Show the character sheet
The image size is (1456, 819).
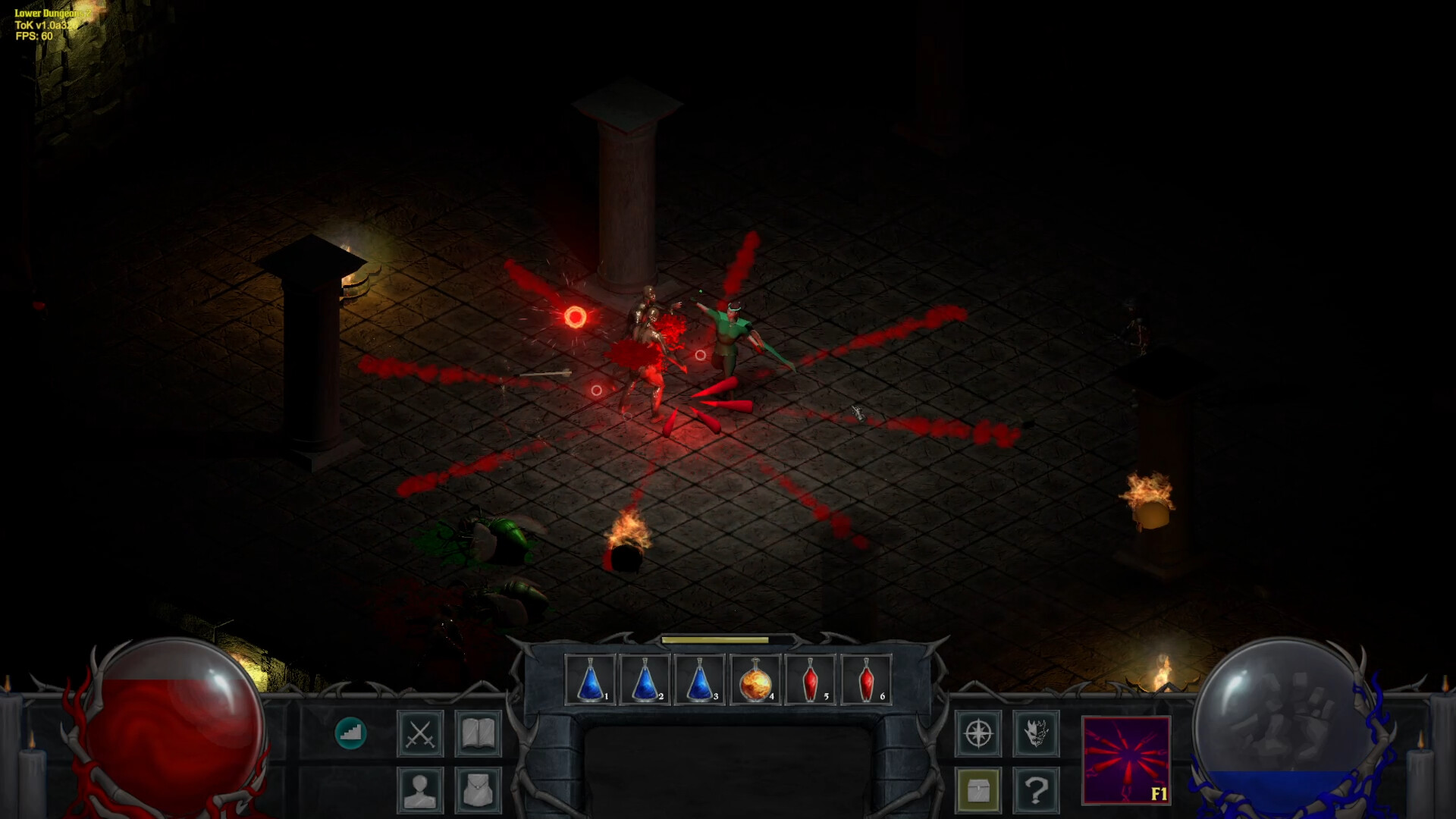[x=420, y=790]
